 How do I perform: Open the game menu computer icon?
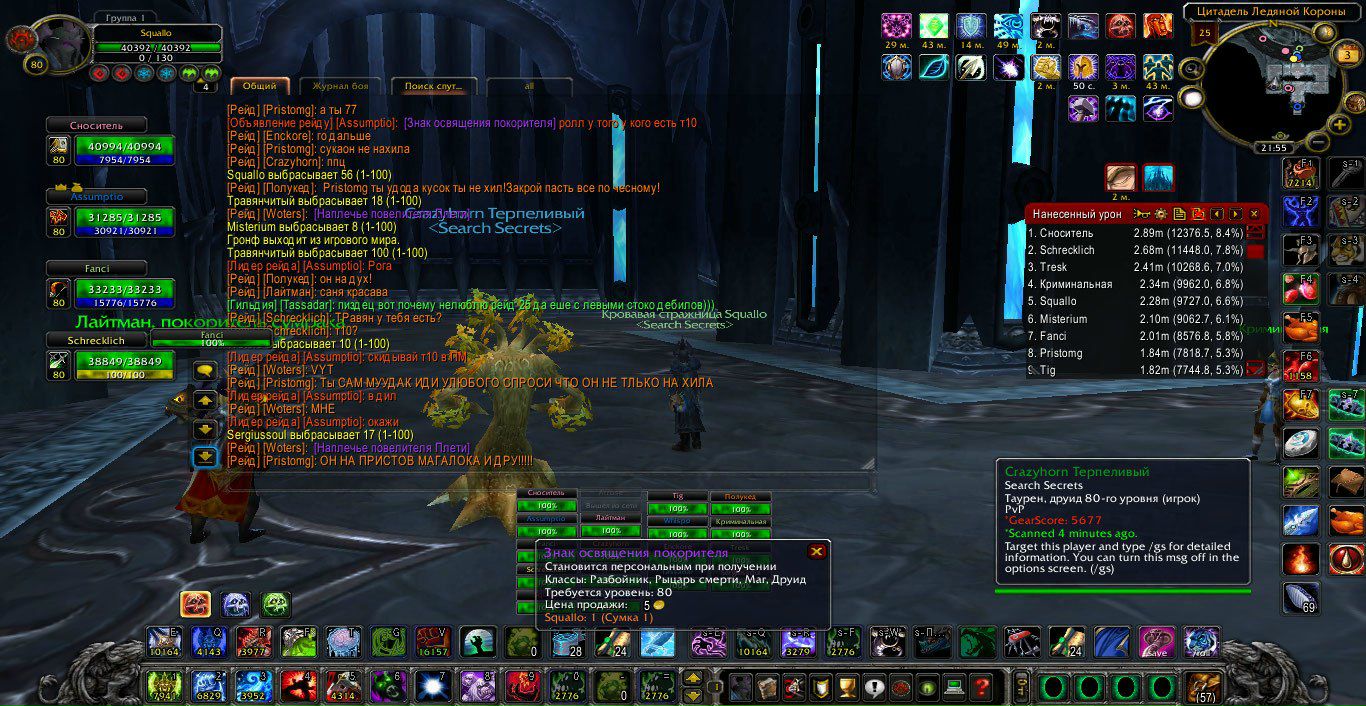click(x=953, y=687)
